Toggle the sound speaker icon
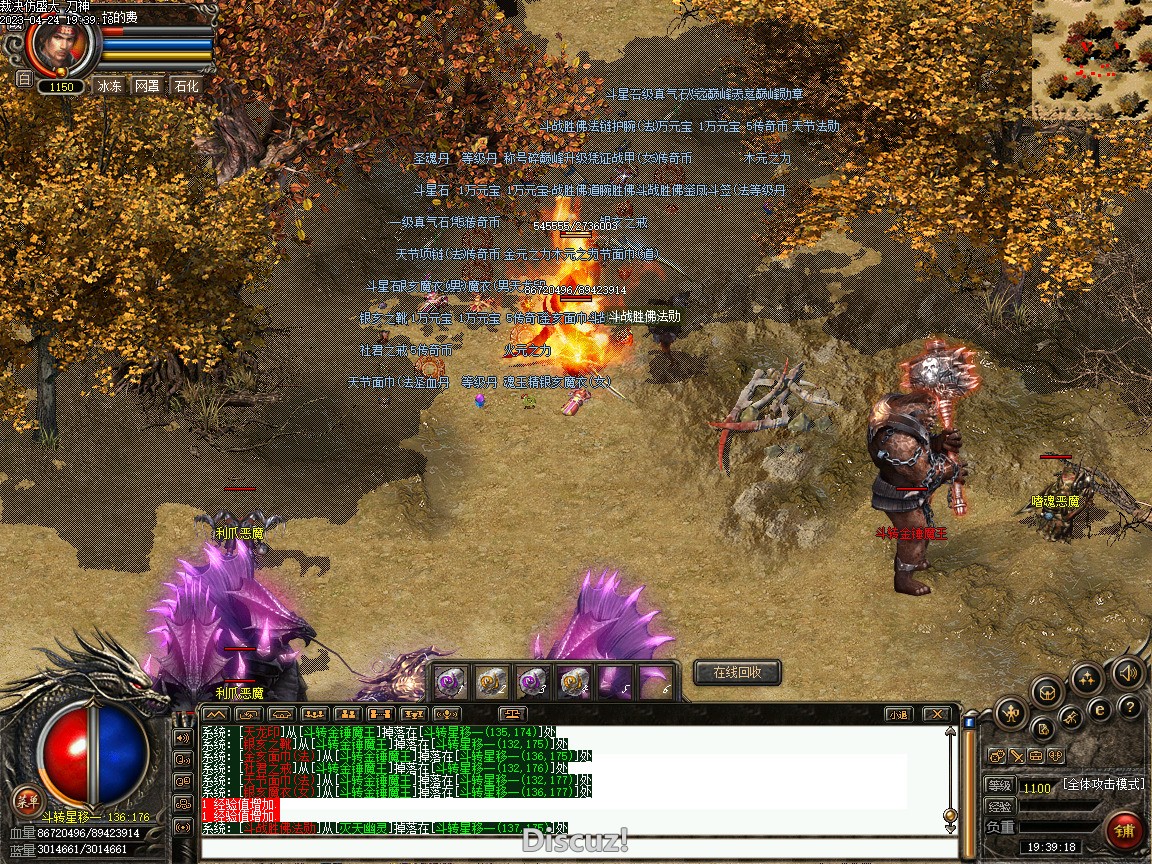This screenshot has height=864, width=1152. 1129,673
